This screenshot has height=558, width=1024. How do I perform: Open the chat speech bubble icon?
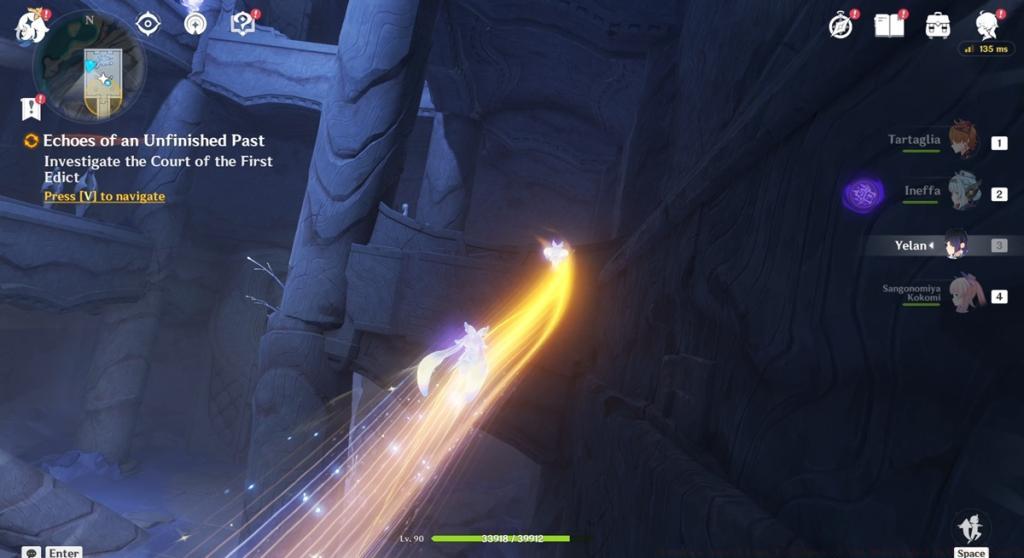click(32, 552)
